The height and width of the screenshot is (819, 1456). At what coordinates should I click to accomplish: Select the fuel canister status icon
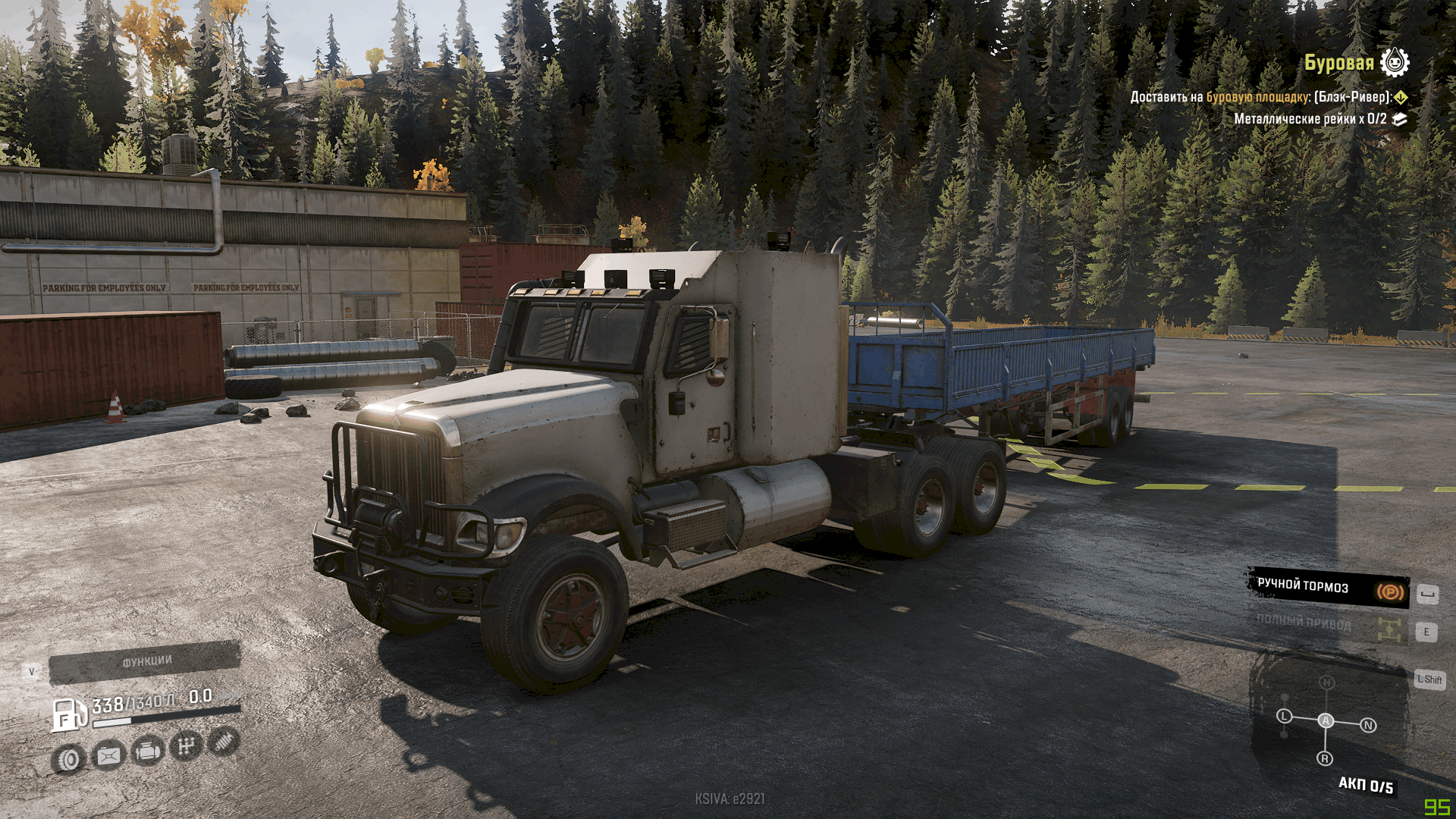(x=108, y=755)
